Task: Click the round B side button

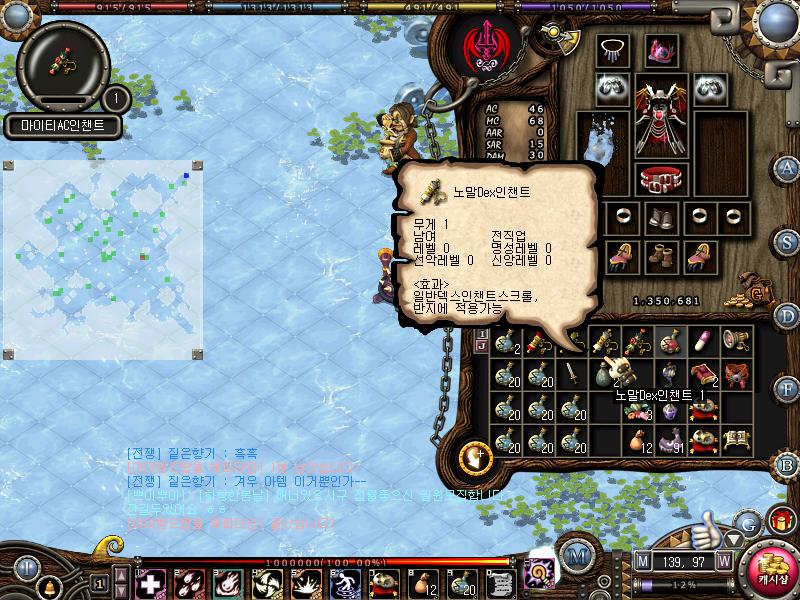Action: click(788, 463)
